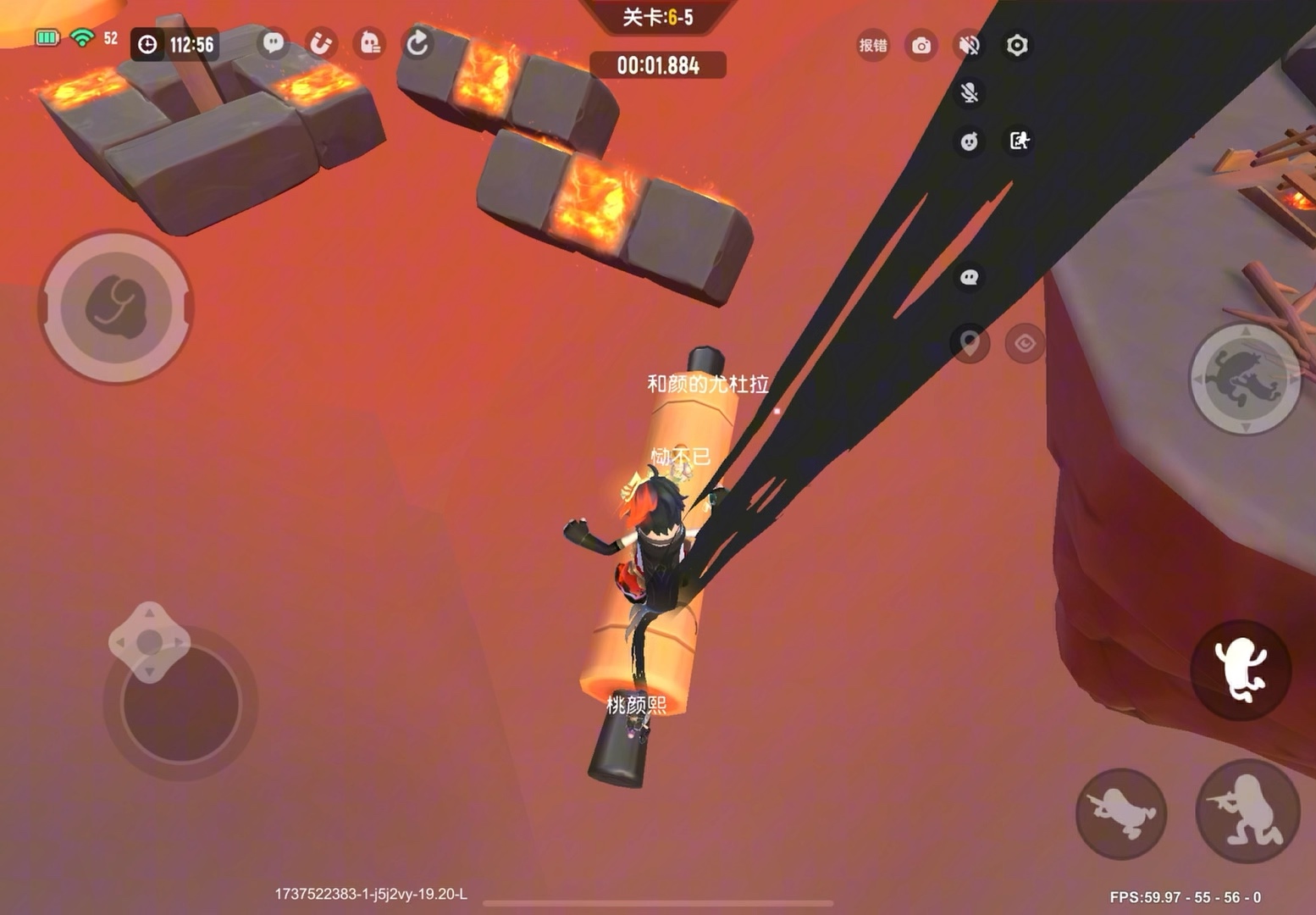This screenshot has width=1316, height=915.
Task: Toggle the eye visibility button
Action: 1025,343
